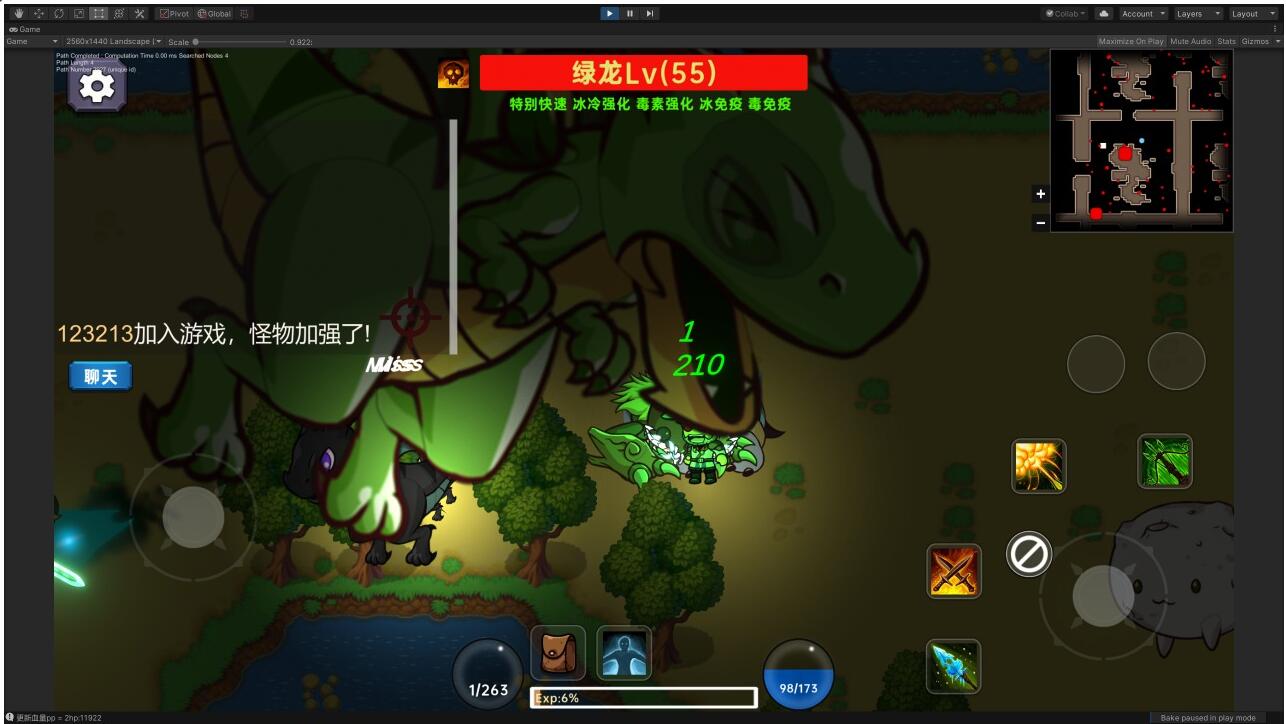Open the 聊天 chat button
This screenshot has height=724, width=1286.
pyautogui.click(x=101, y=376)
